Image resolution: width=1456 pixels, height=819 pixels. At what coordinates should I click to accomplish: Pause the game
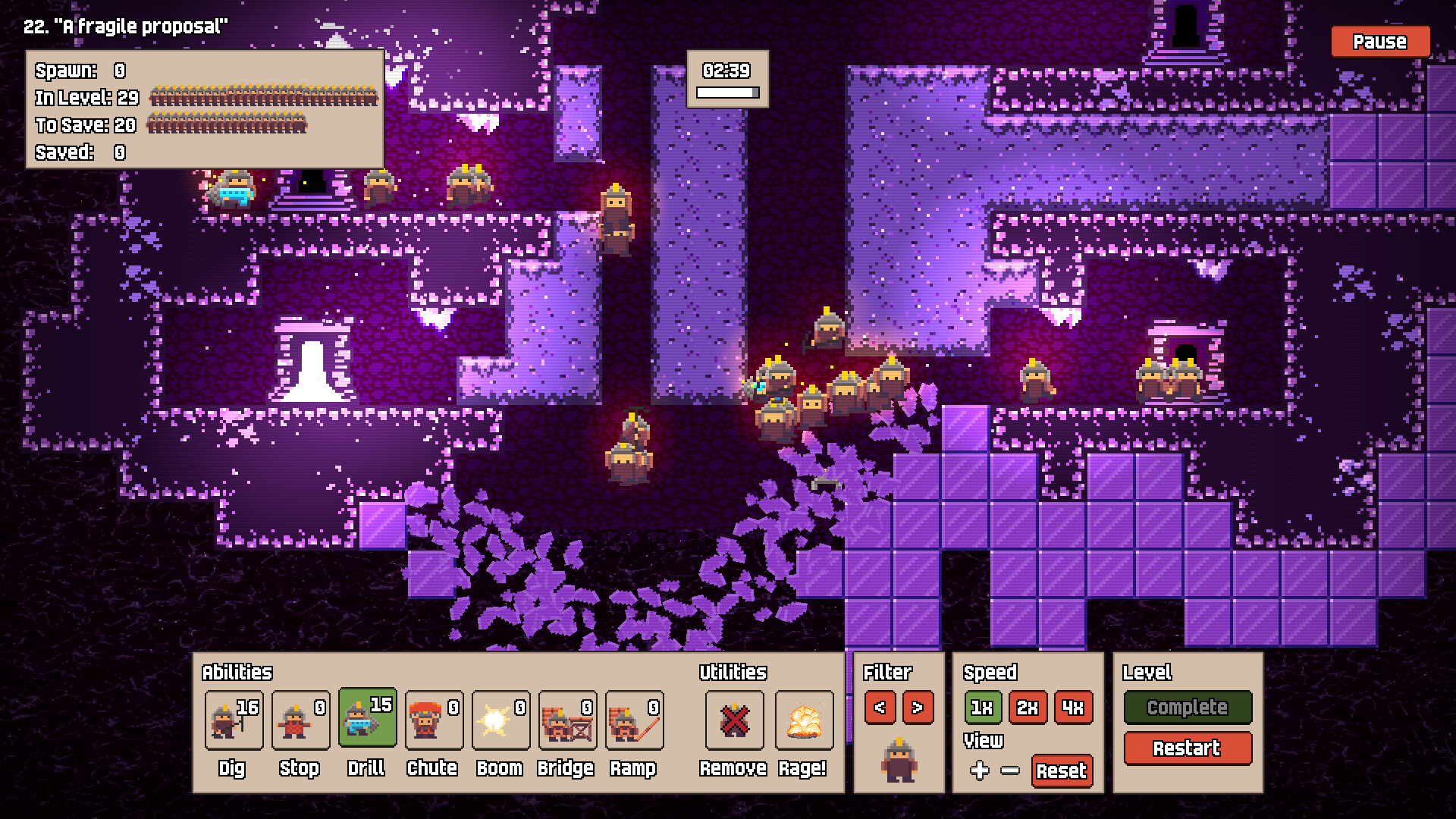click(x=1379, y=42)
